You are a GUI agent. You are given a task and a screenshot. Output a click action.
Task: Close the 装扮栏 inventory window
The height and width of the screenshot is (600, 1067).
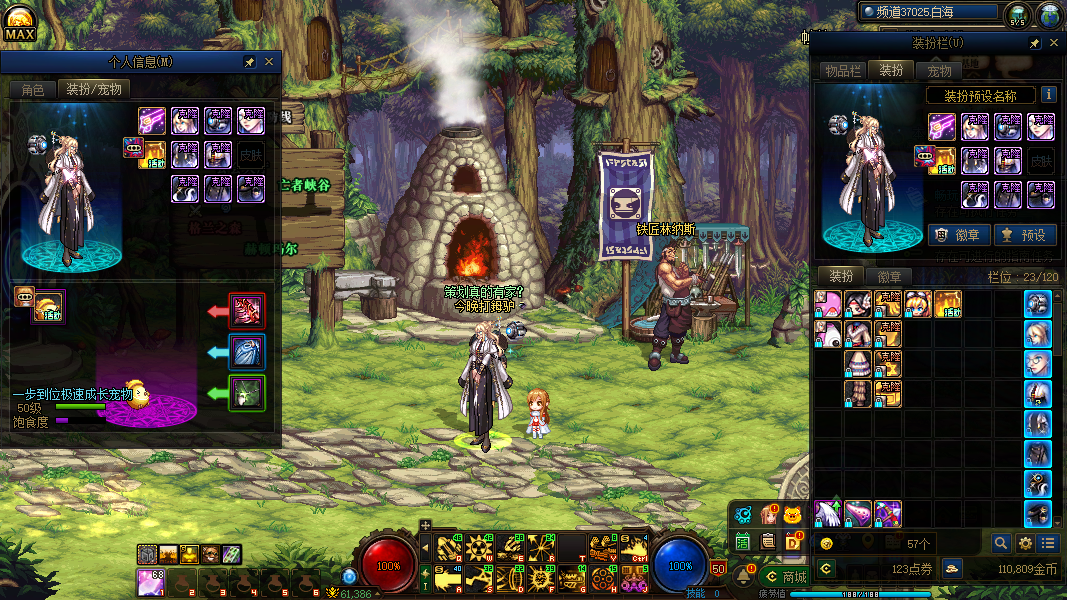[x=1053, y=43]
